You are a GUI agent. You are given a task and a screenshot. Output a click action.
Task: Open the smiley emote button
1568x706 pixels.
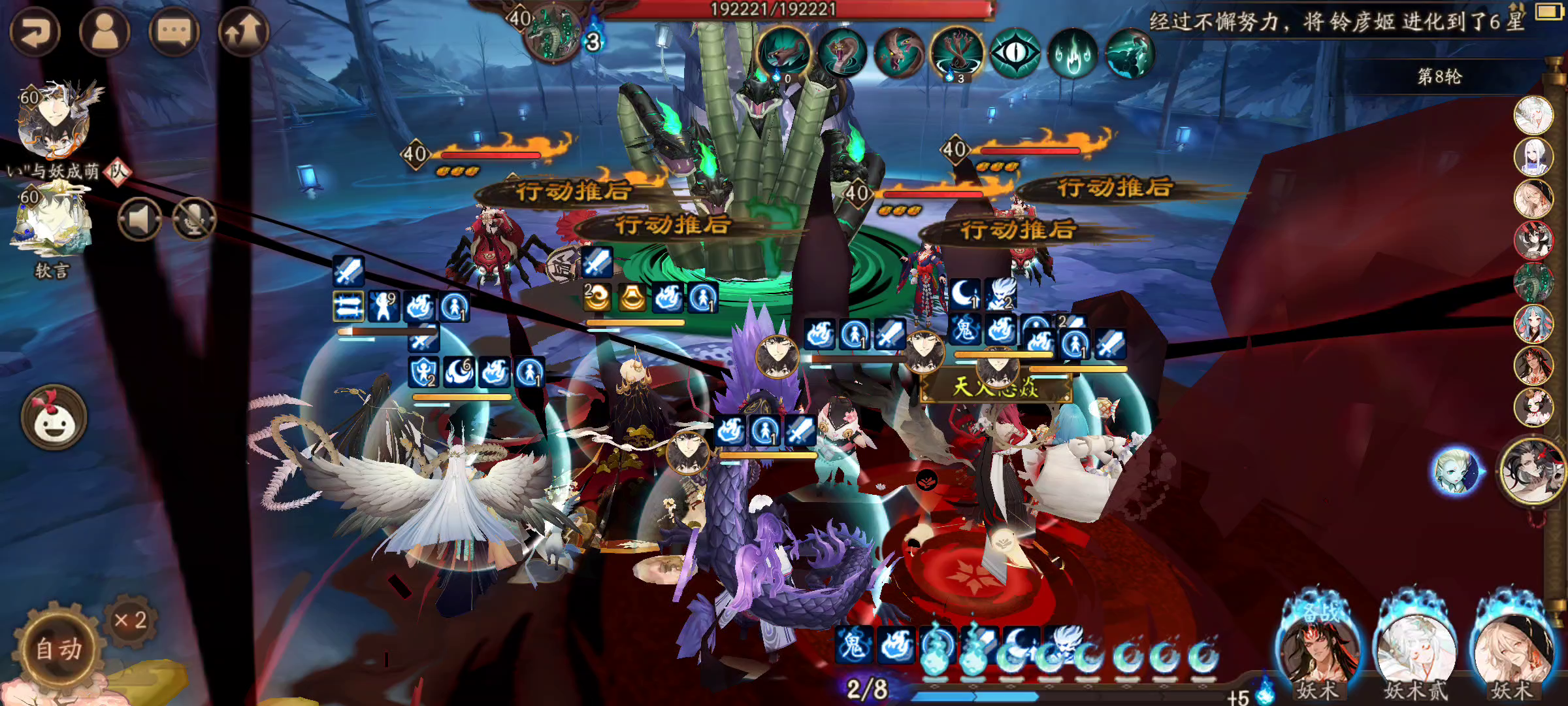pos(54,418)
